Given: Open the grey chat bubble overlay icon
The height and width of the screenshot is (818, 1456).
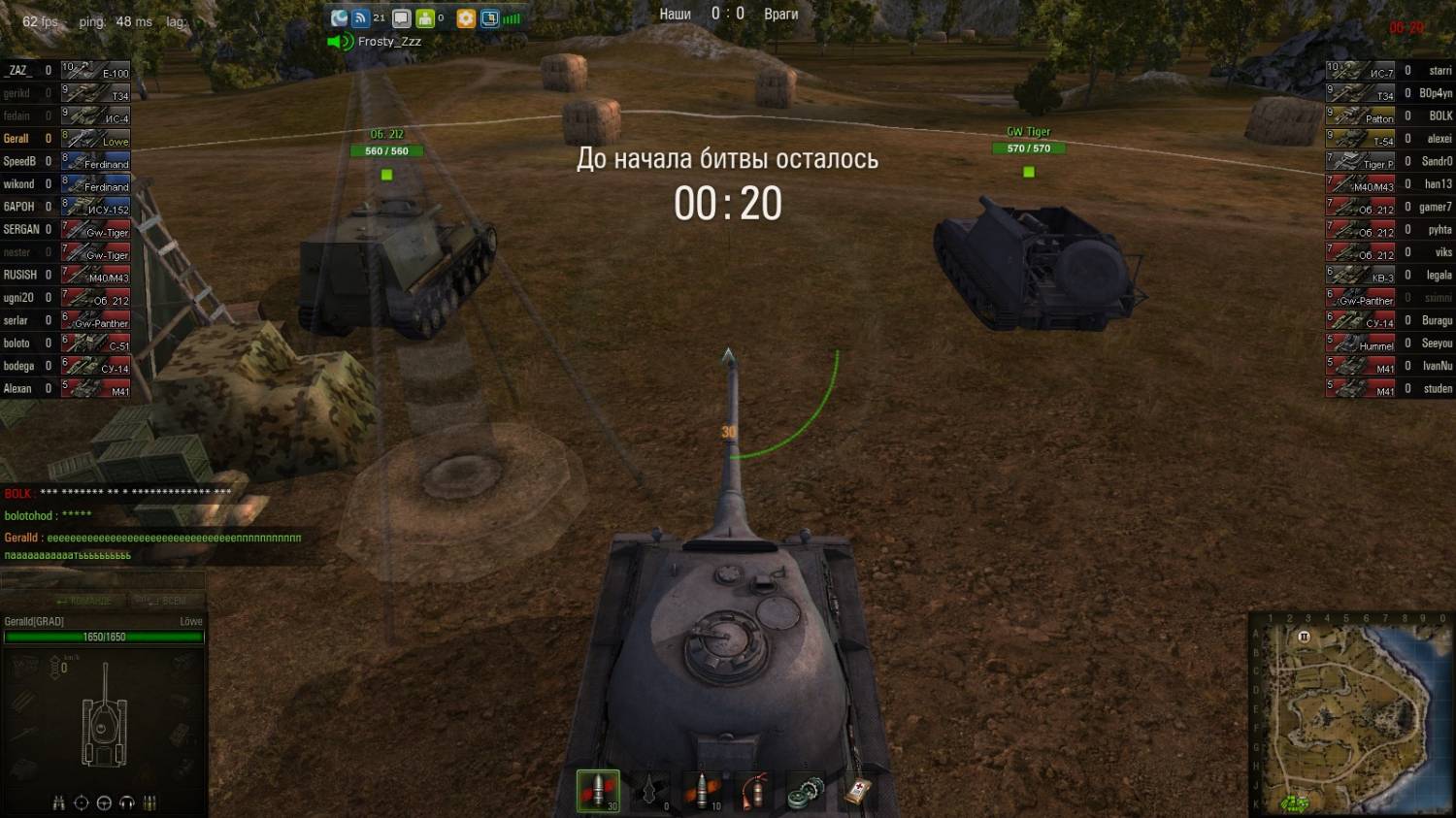Looking at the screenshot, I should point(401,18).
